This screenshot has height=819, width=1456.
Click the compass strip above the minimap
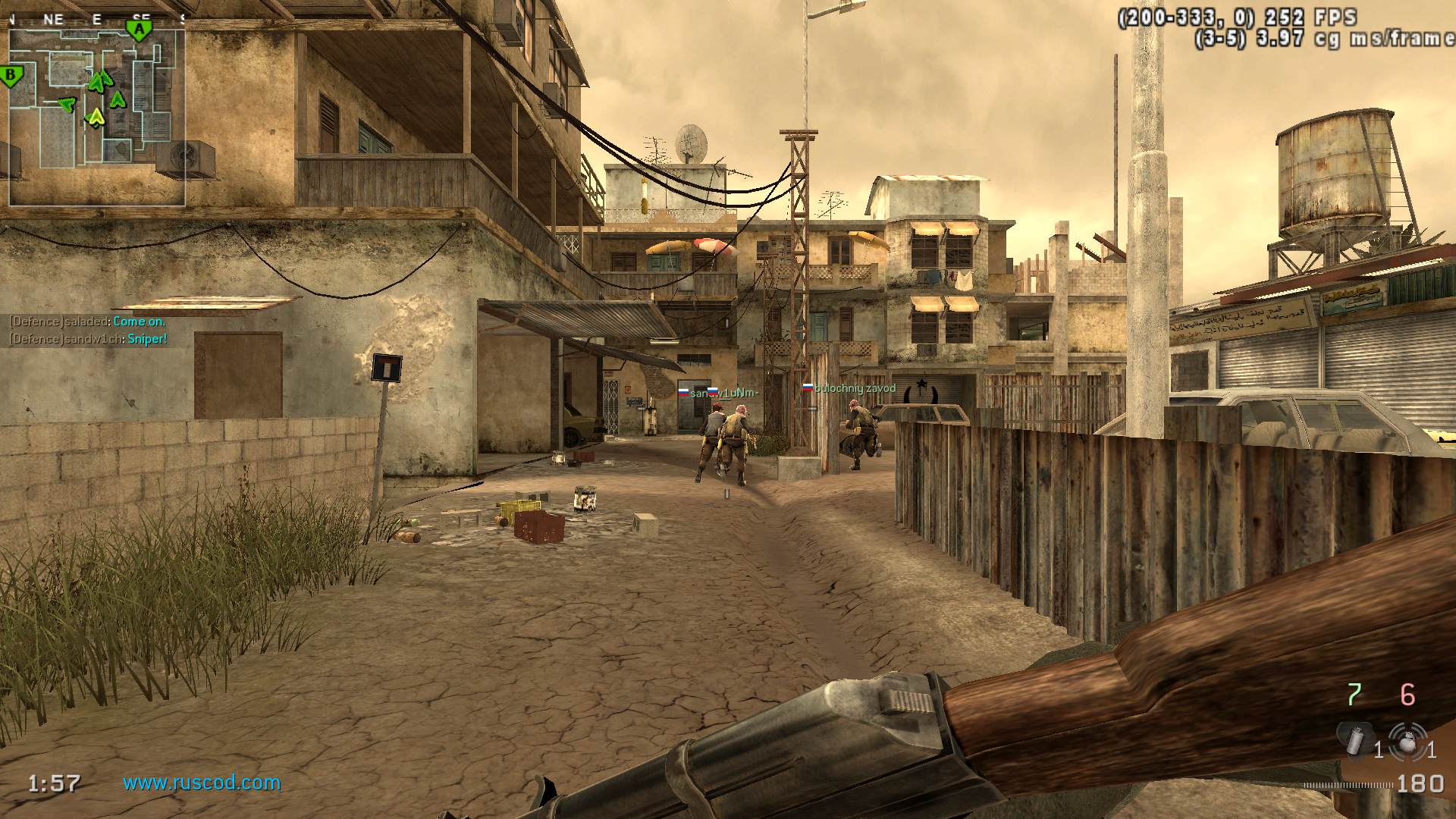97,20
